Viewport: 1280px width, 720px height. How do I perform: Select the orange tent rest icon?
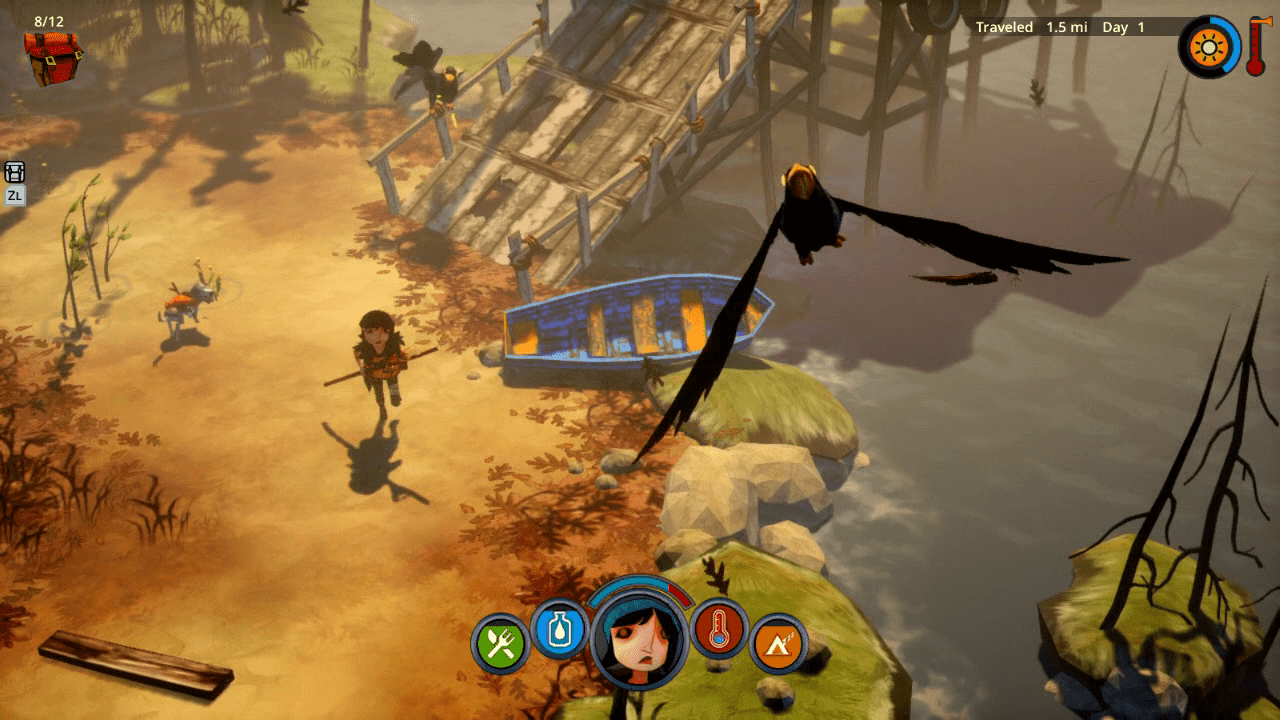[777, 643]
